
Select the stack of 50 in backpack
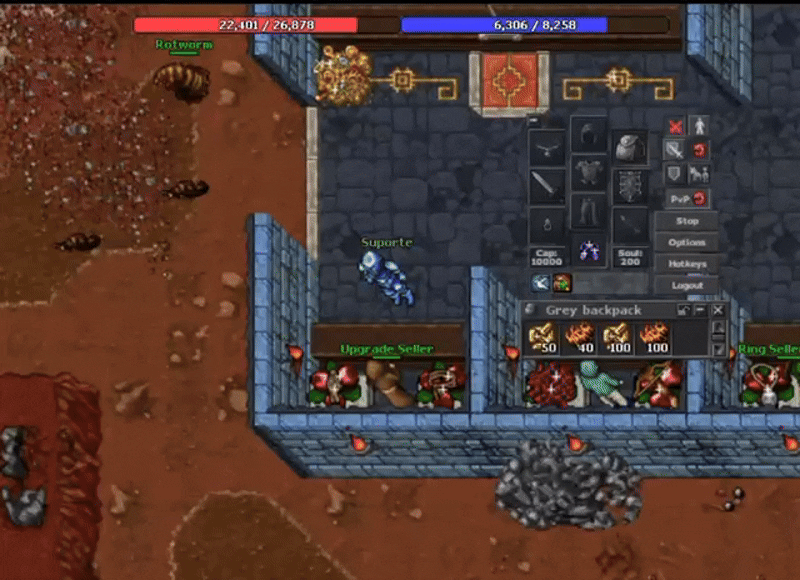point(543,339)
